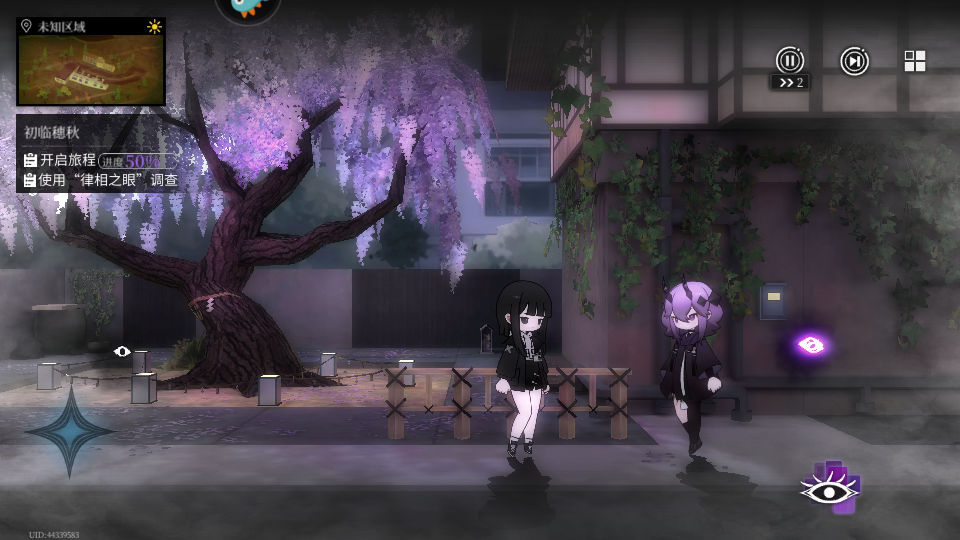Skip the scene with the skip button

[x=854, y=61]
